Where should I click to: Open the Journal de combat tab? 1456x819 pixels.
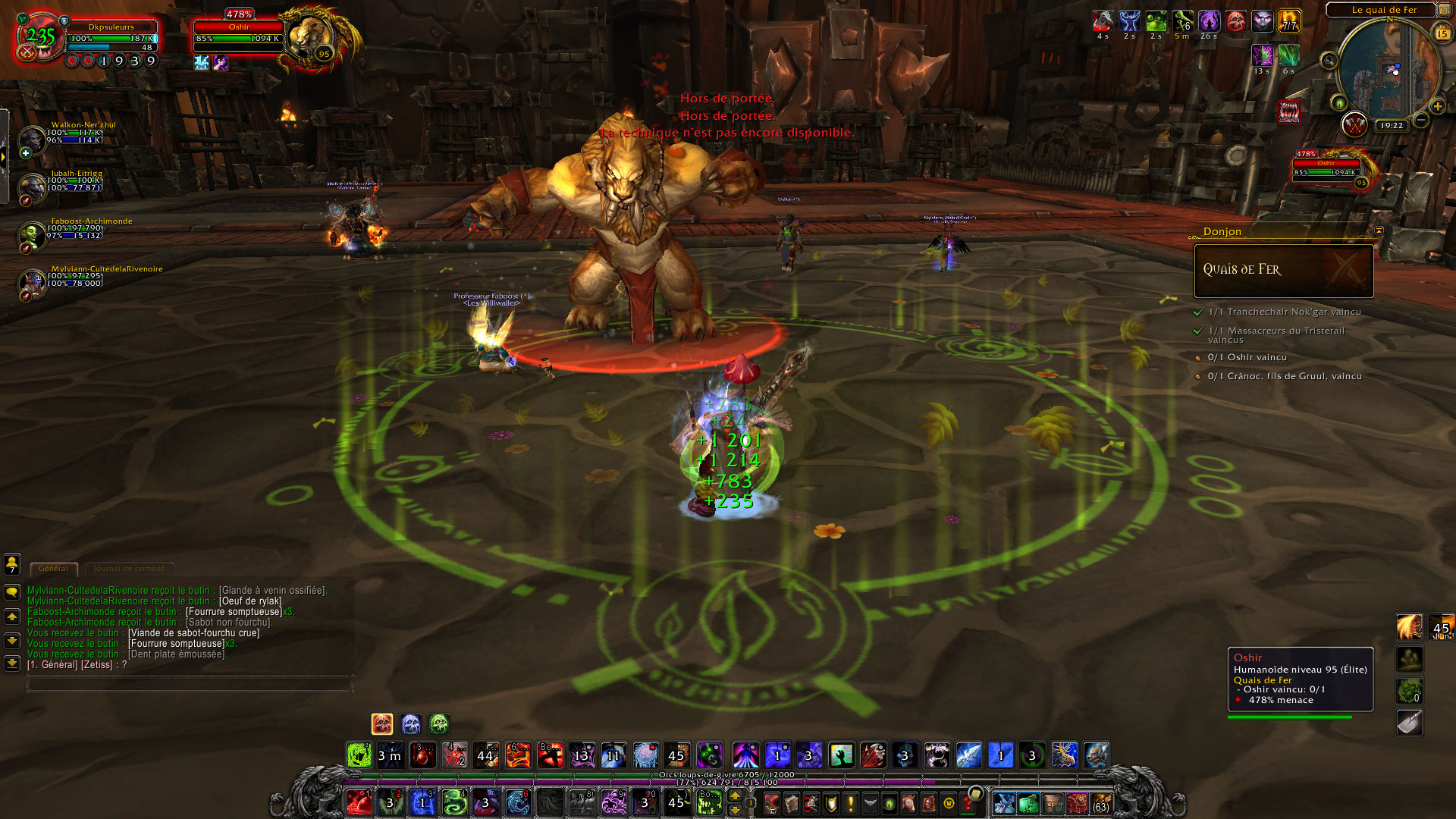(x=129, y=568)
